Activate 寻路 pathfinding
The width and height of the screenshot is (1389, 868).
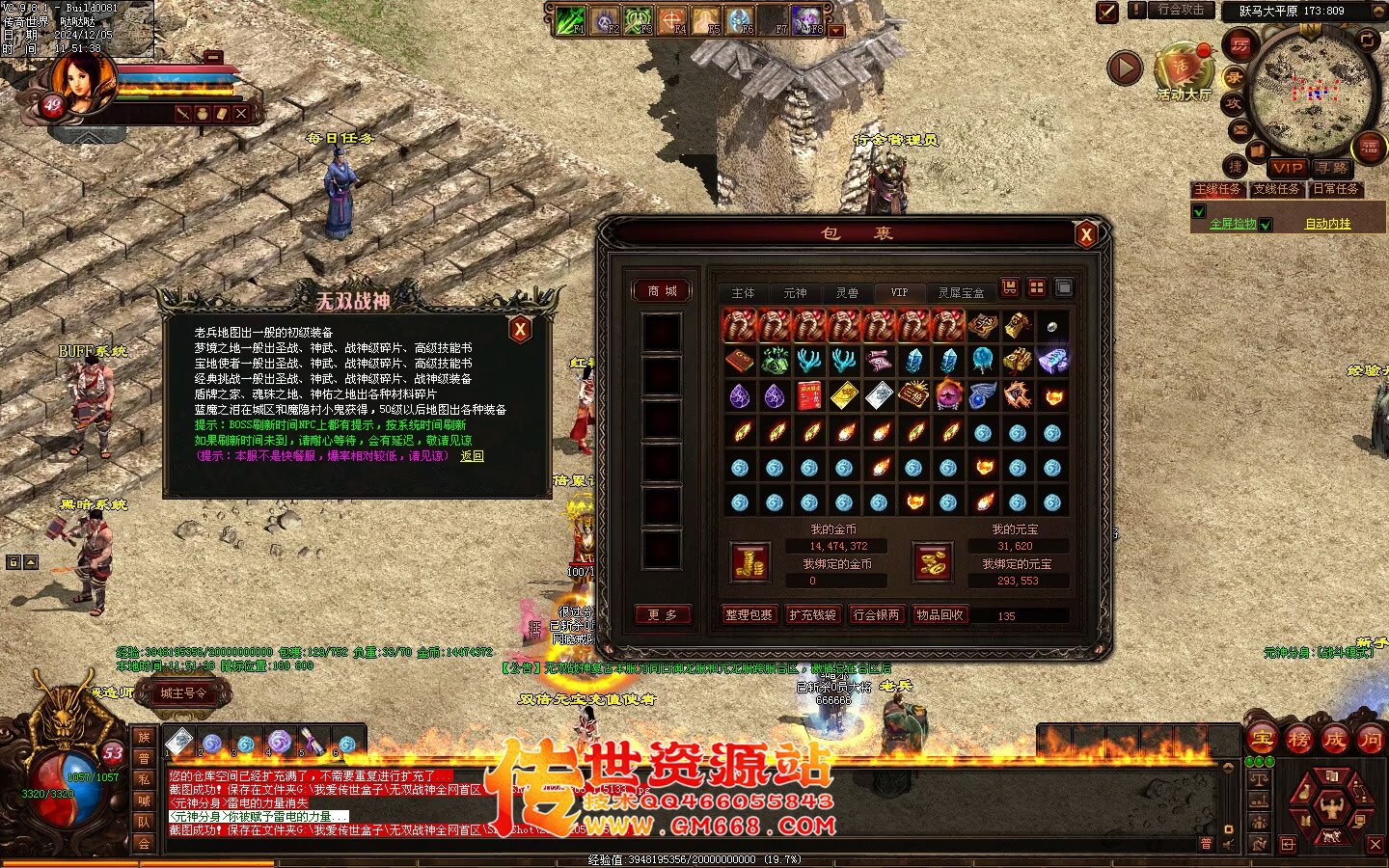1331,168
